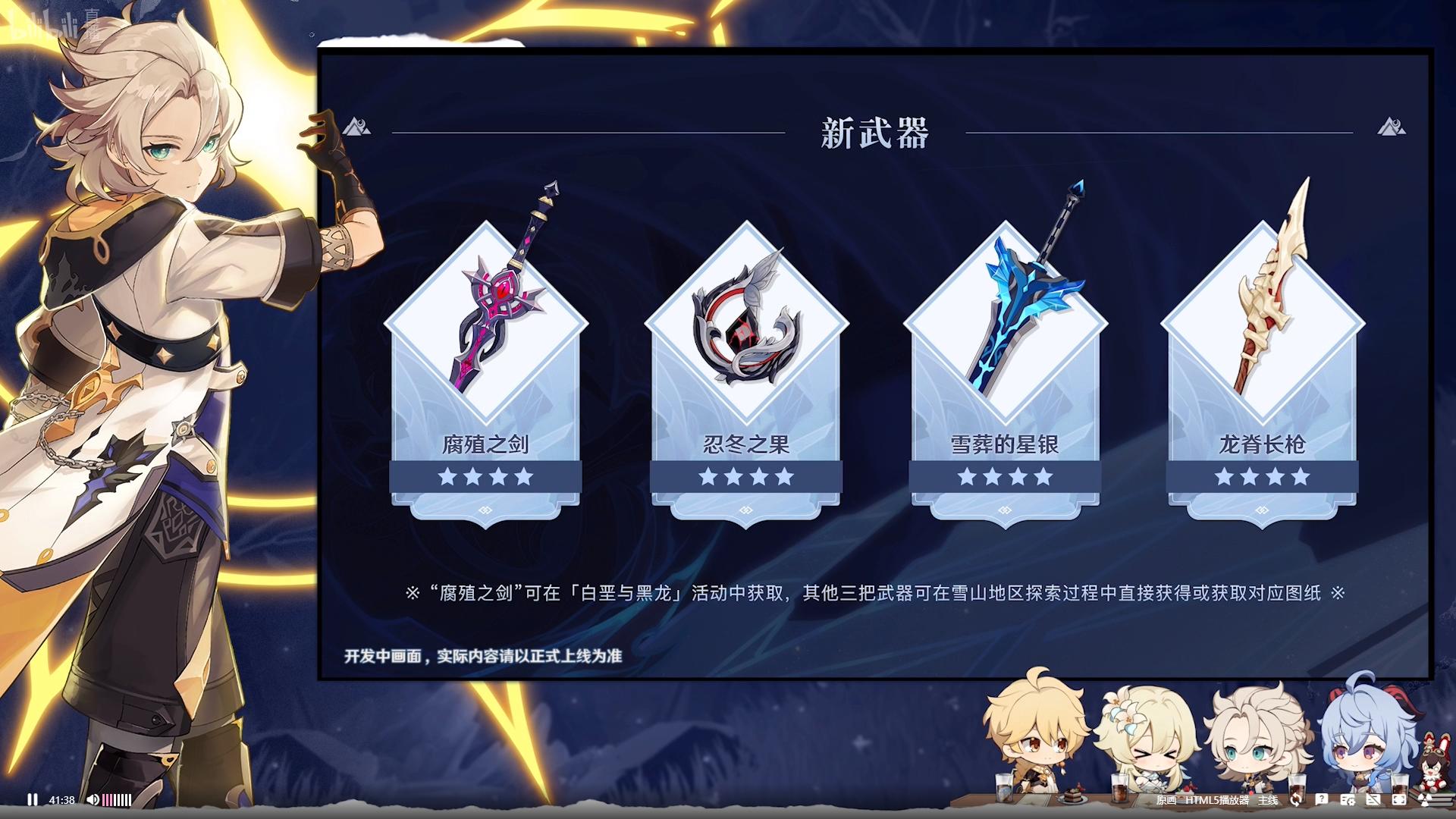Screen dimensions: 1456x819
Task: Refresh the stream with the reload icon
Action: click(x=1296, y=799)
